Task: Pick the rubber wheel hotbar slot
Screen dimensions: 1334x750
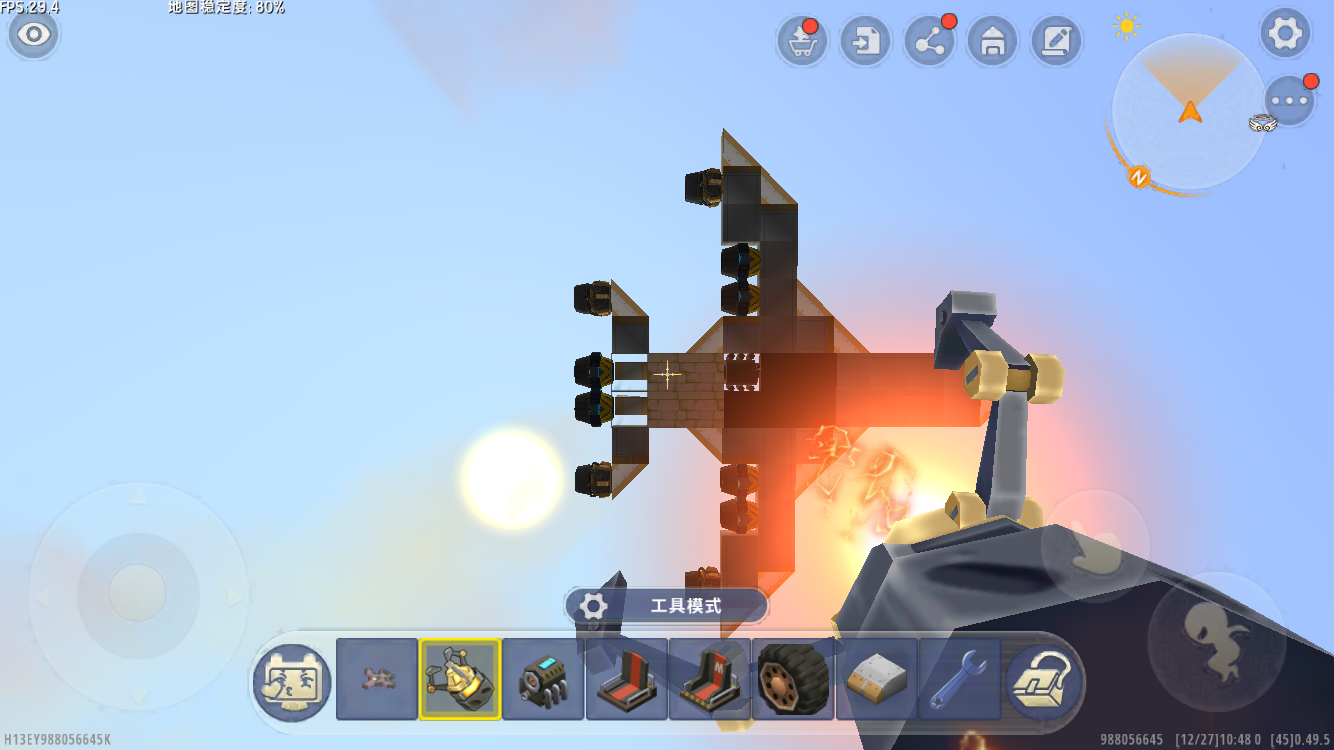Action: point(793,679)
